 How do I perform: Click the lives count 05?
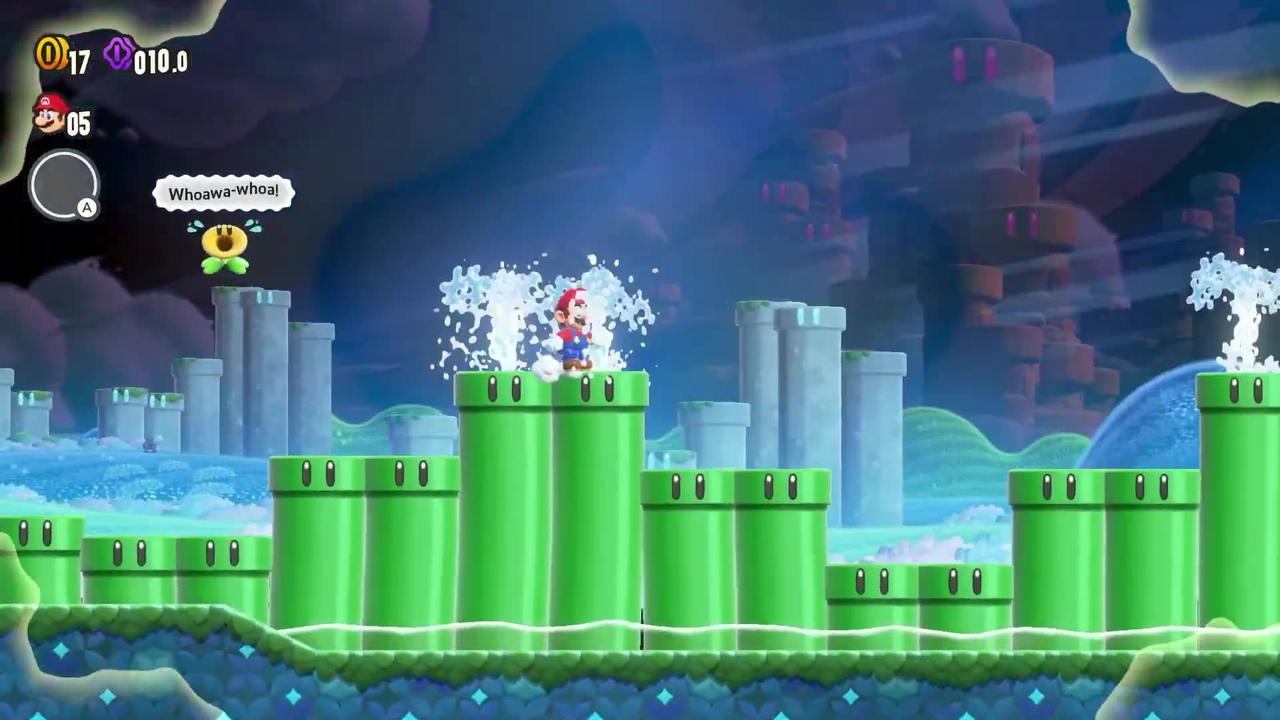(77, 124)
